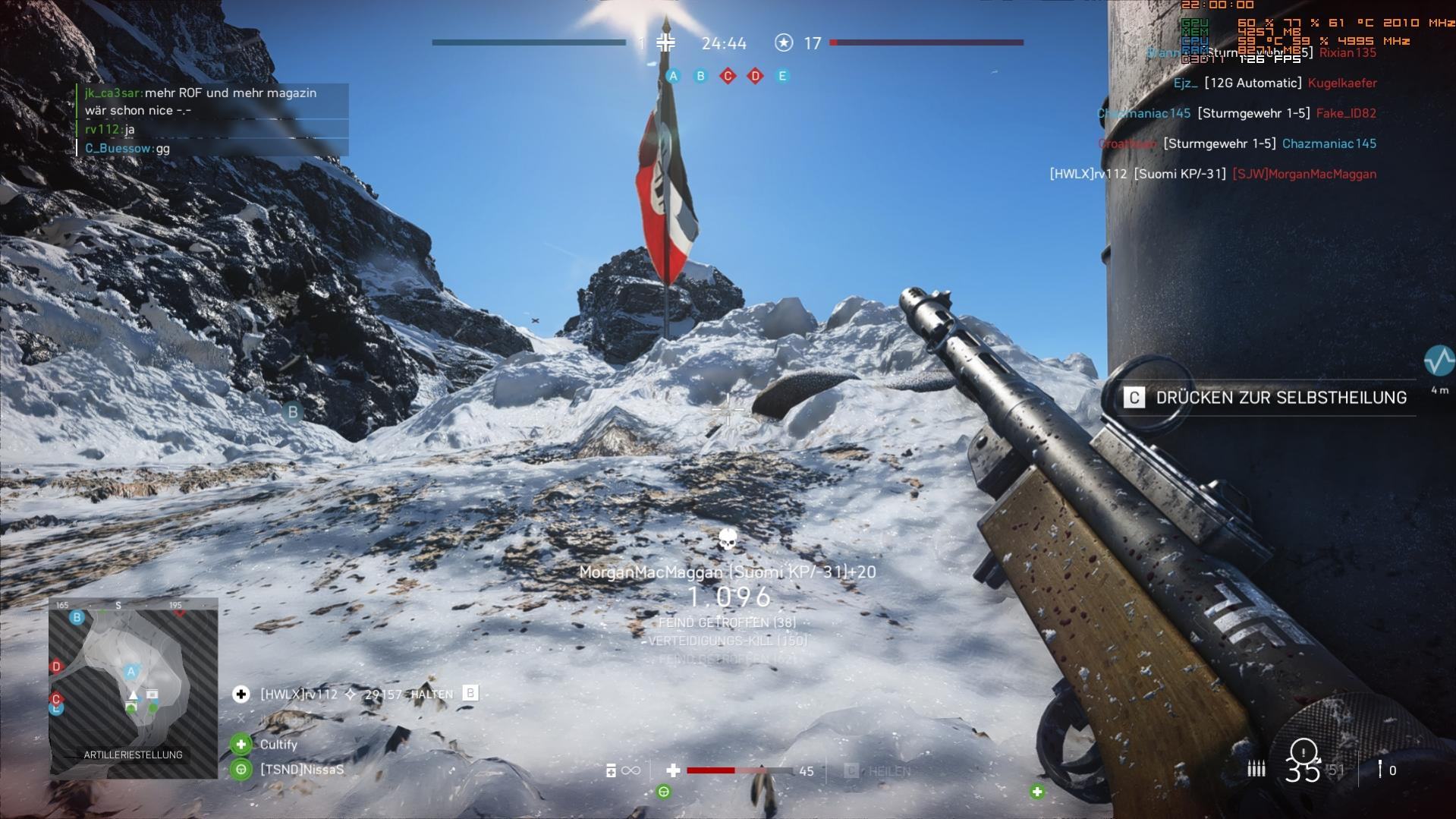This screenshot has width=1456, height=819.
Task: Click objective A marker on the minimap
Action: click(131, 672)
